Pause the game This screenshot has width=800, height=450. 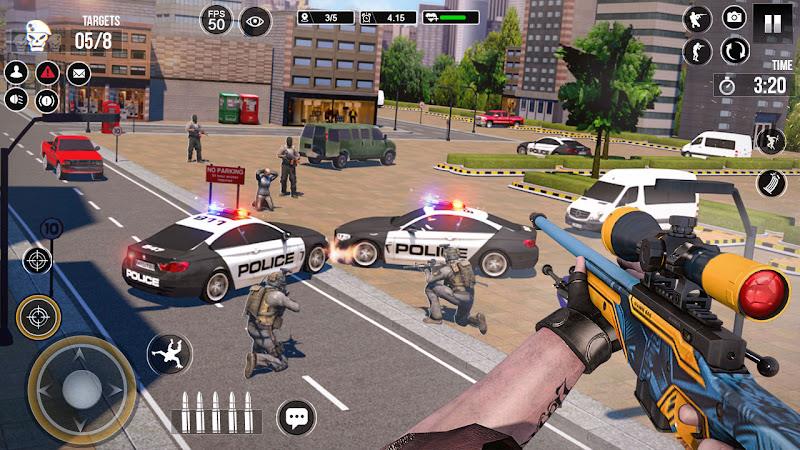772,20
